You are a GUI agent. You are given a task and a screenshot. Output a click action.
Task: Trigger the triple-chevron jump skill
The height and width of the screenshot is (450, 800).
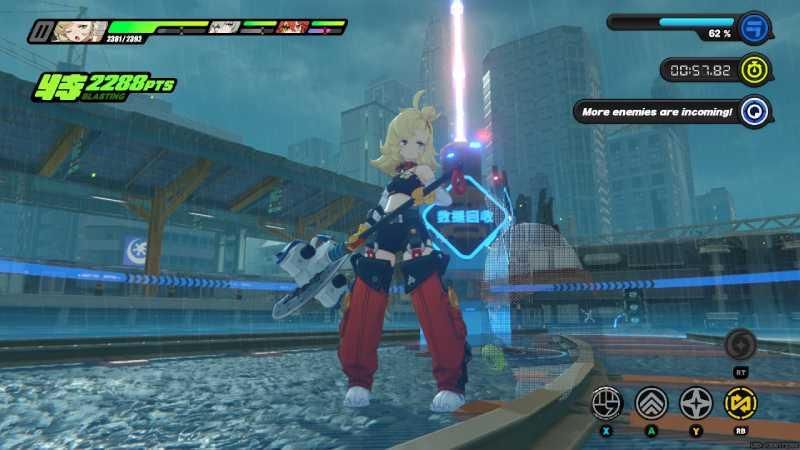pos(651,403)
